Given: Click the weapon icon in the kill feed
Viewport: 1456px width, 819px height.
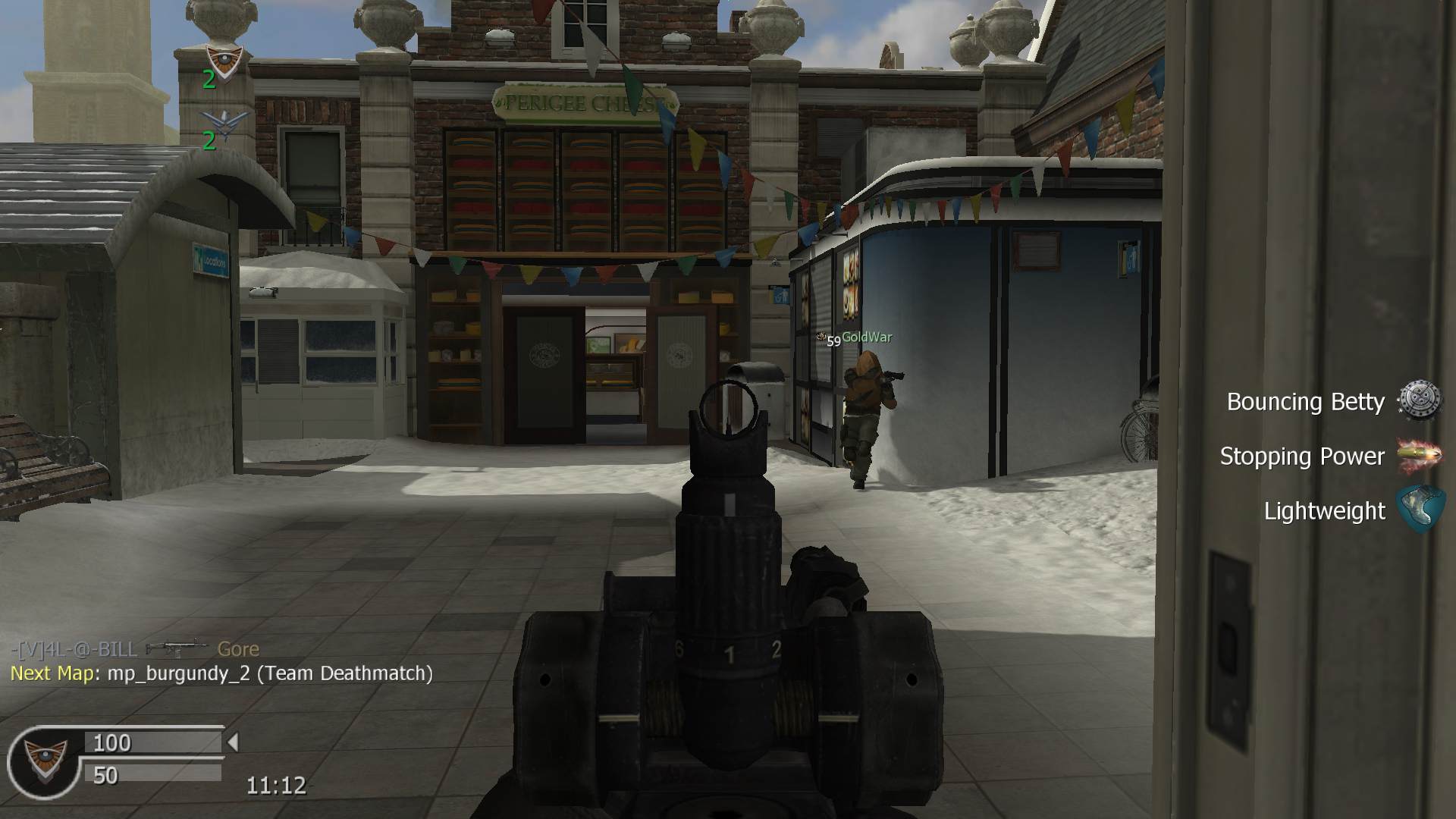Looking at the screenshot, I should coord(176,648).
